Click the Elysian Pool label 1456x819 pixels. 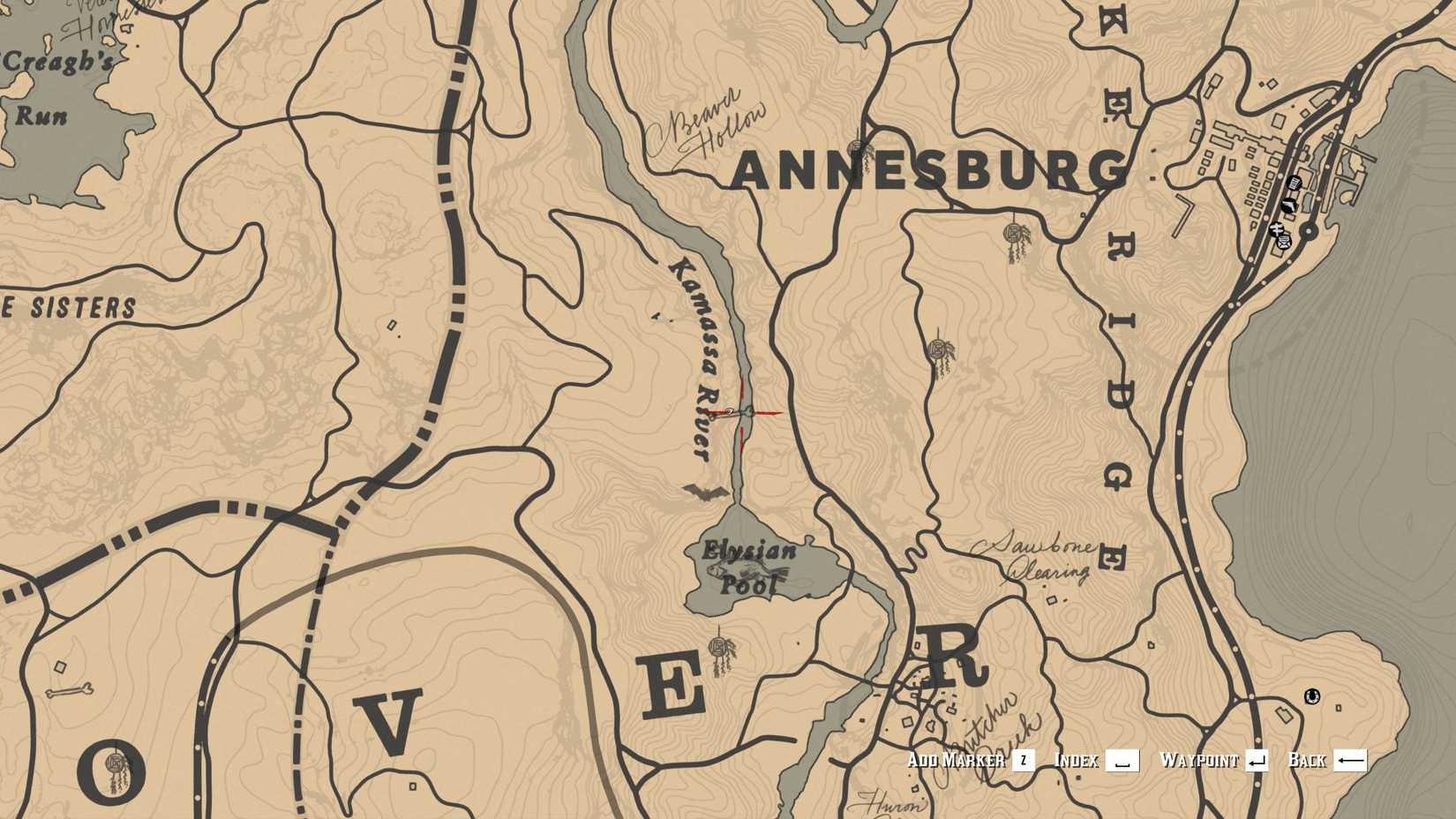(750, 565)
